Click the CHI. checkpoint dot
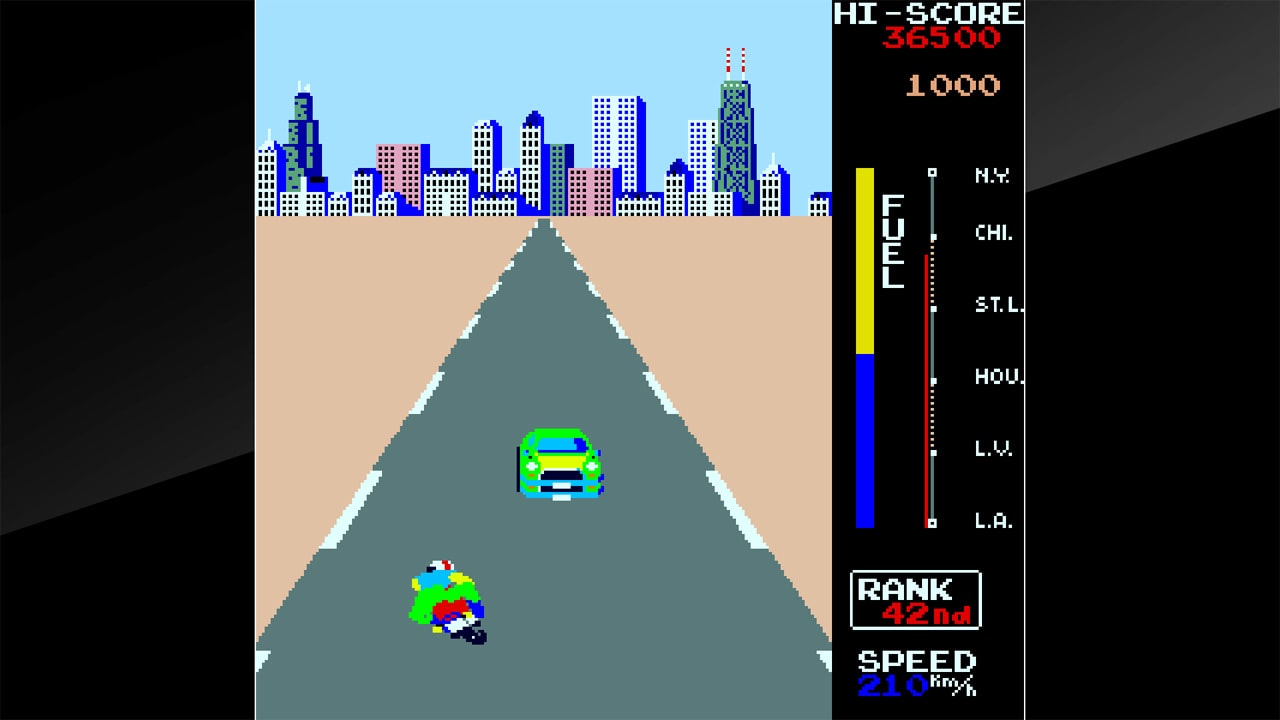The height and width of the screenshot is (720, 1280). tap(934, 237)
